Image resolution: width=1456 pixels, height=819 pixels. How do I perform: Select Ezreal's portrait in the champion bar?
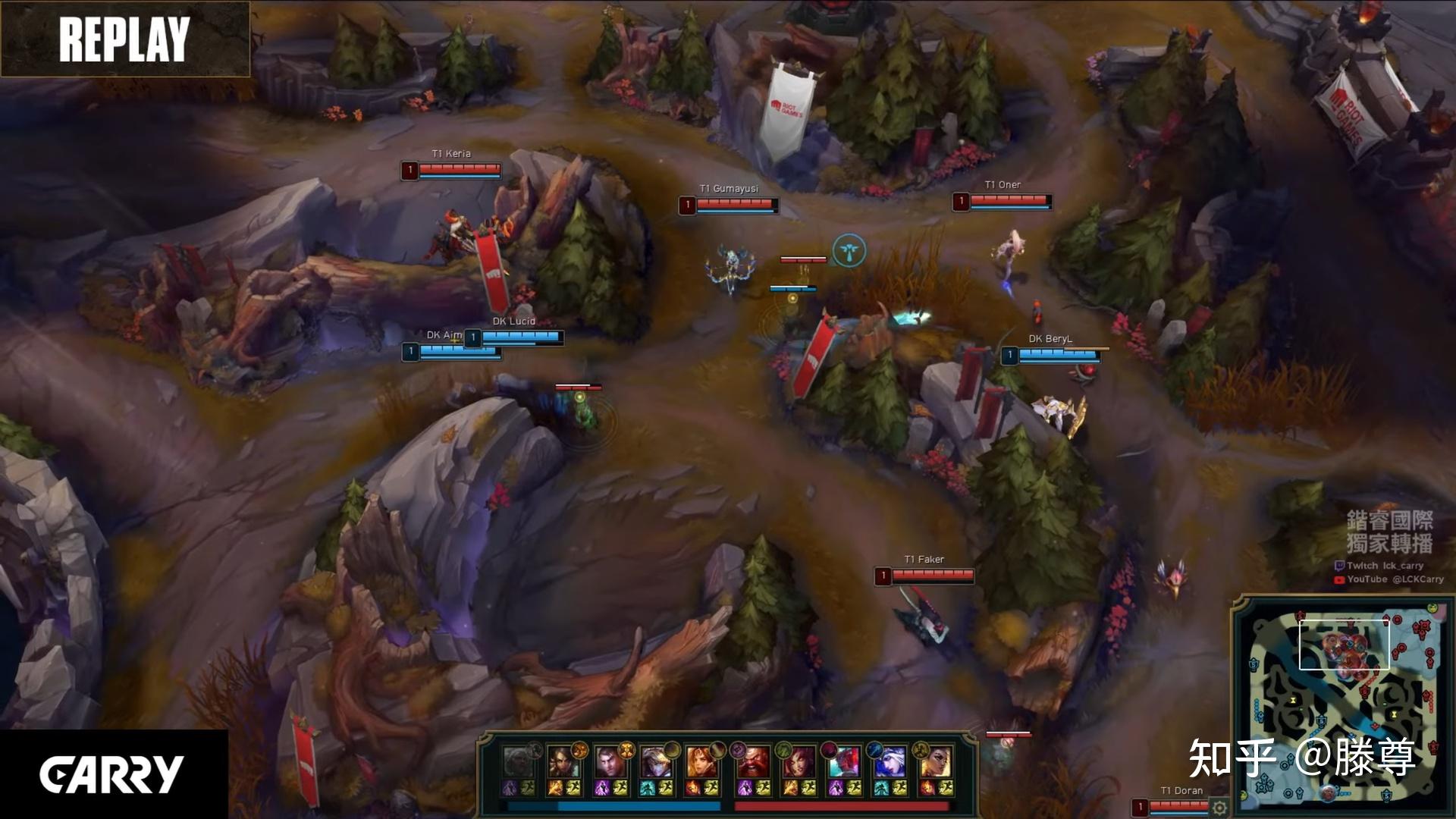(x=654, y=761)
